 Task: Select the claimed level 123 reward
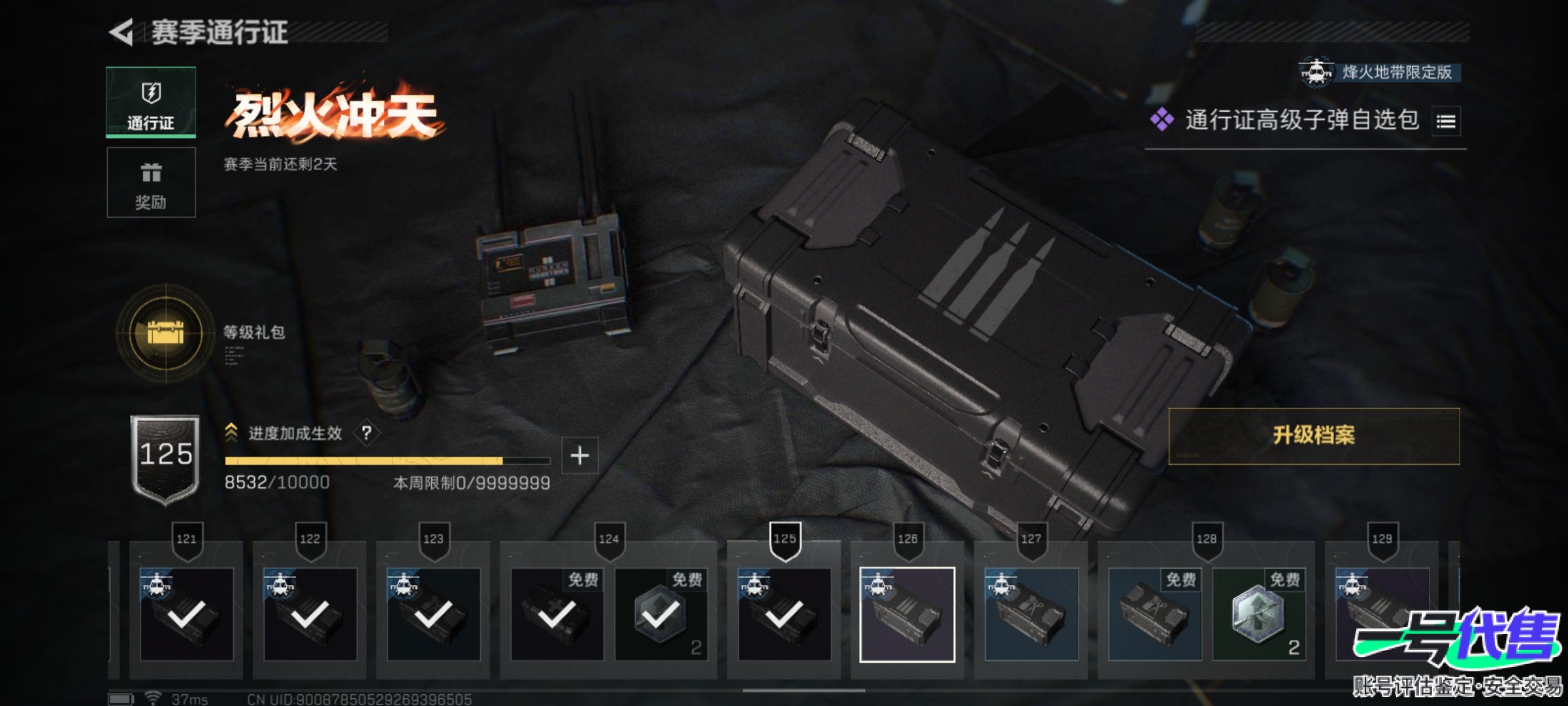(x=433, y=614)
